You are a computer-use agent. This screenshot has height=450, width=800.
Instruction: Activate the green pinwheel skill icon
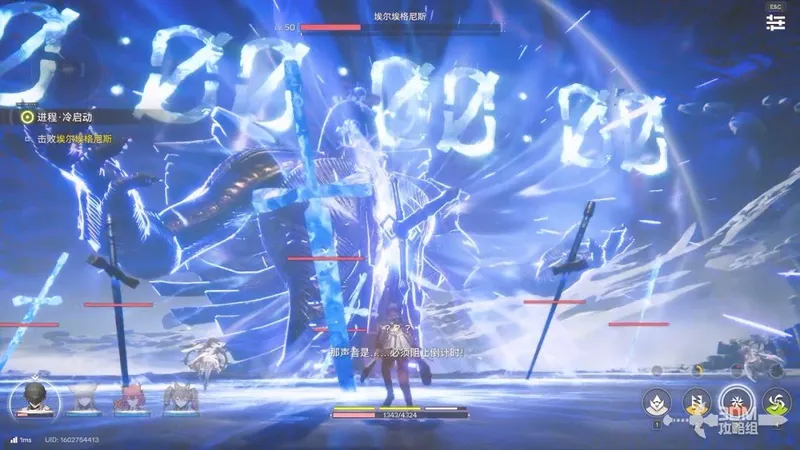[x=776, y=401]
